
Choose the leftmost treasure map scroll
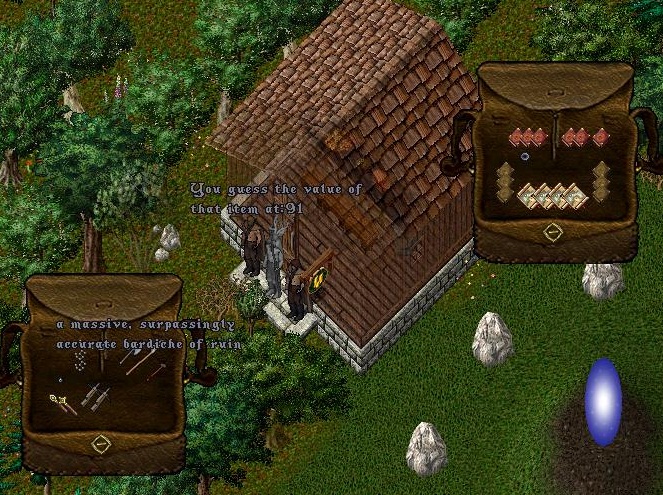click(x=527, y=195)
